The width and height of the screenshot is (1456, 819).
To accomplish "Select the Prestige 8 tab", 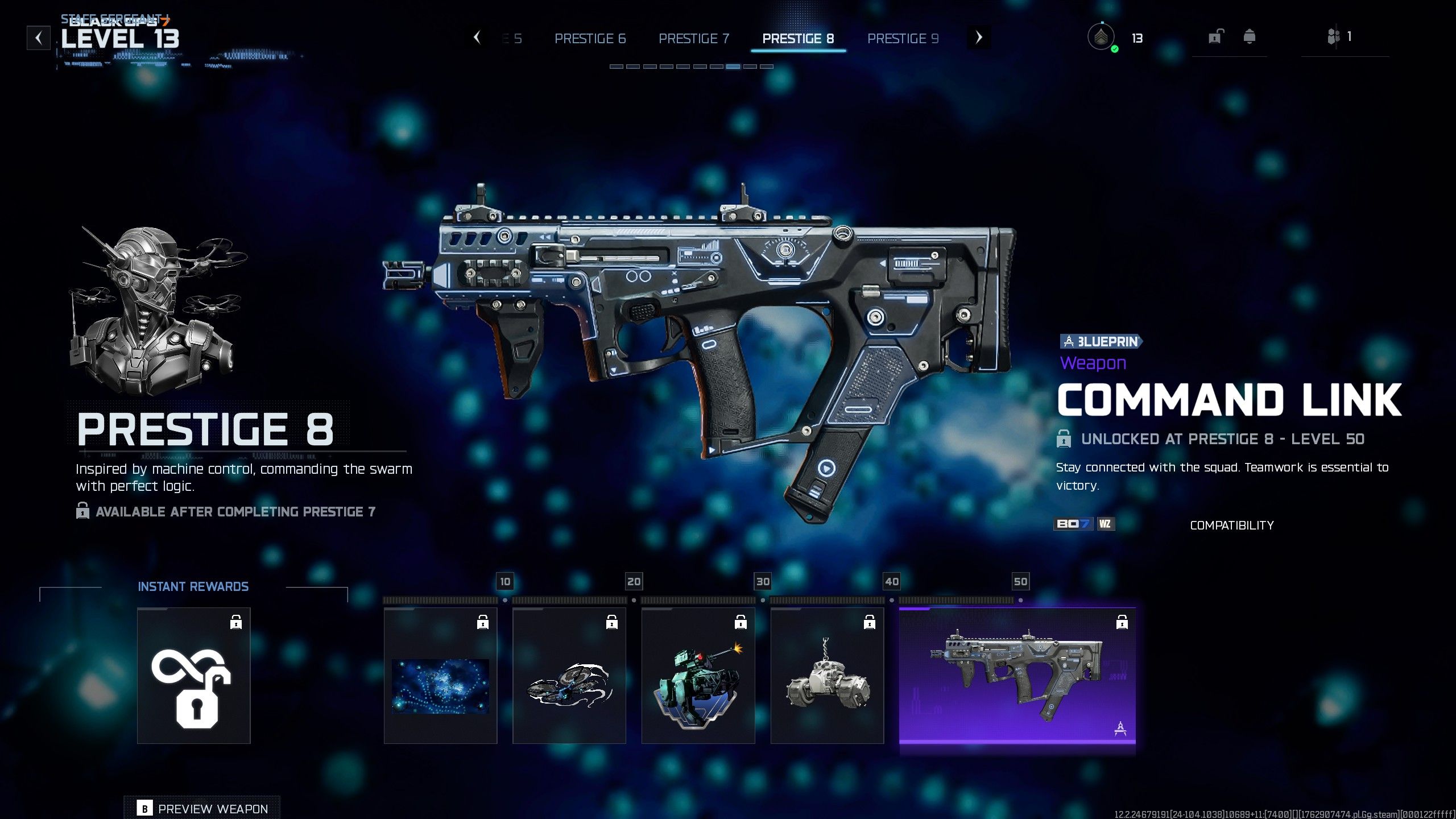I will coord(798,39).
